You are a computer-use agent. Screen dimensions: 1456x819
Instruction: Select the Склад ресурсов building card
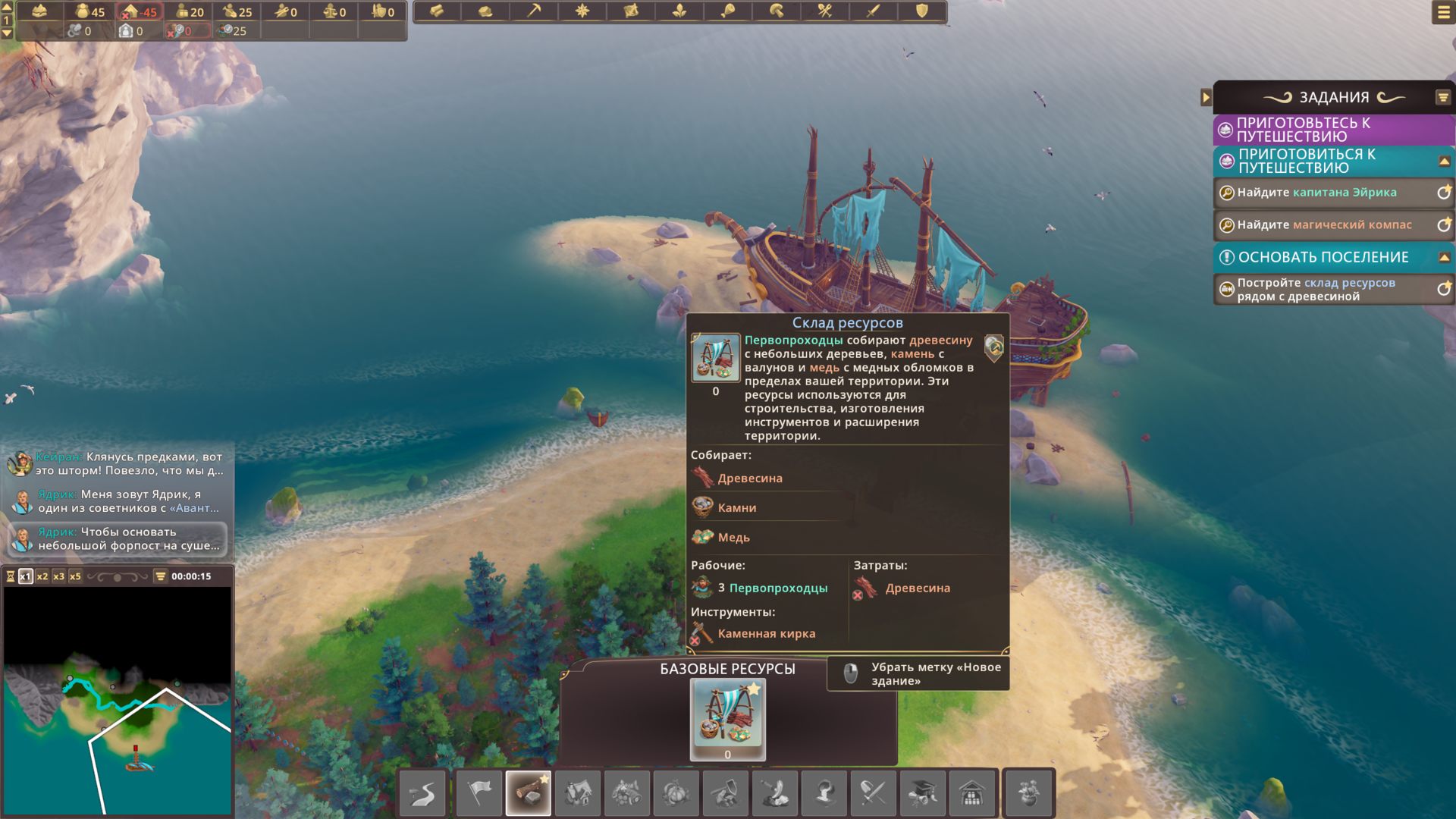pos(727,719)
